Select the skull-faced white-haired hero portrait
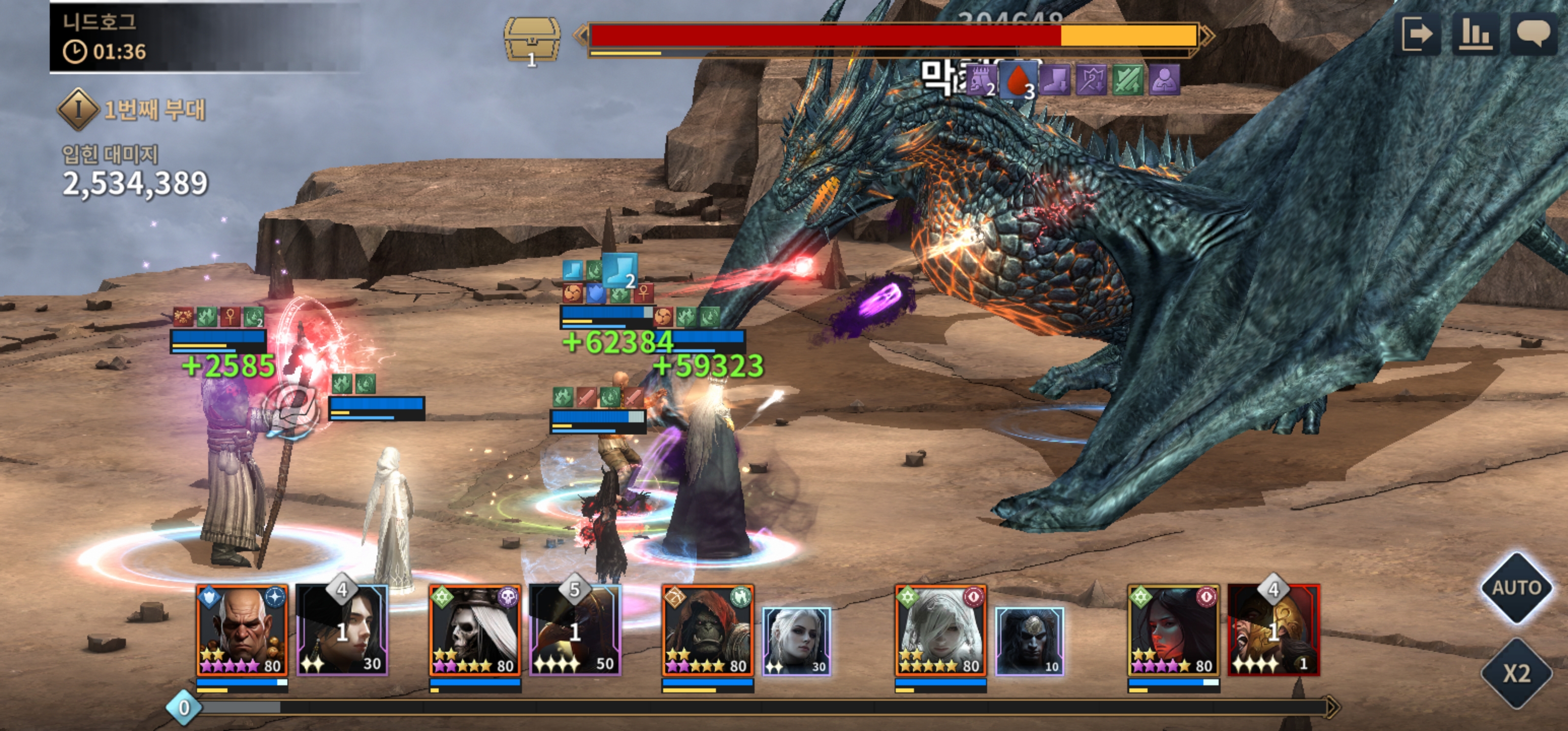1568x731 pixels. (475, 630)
